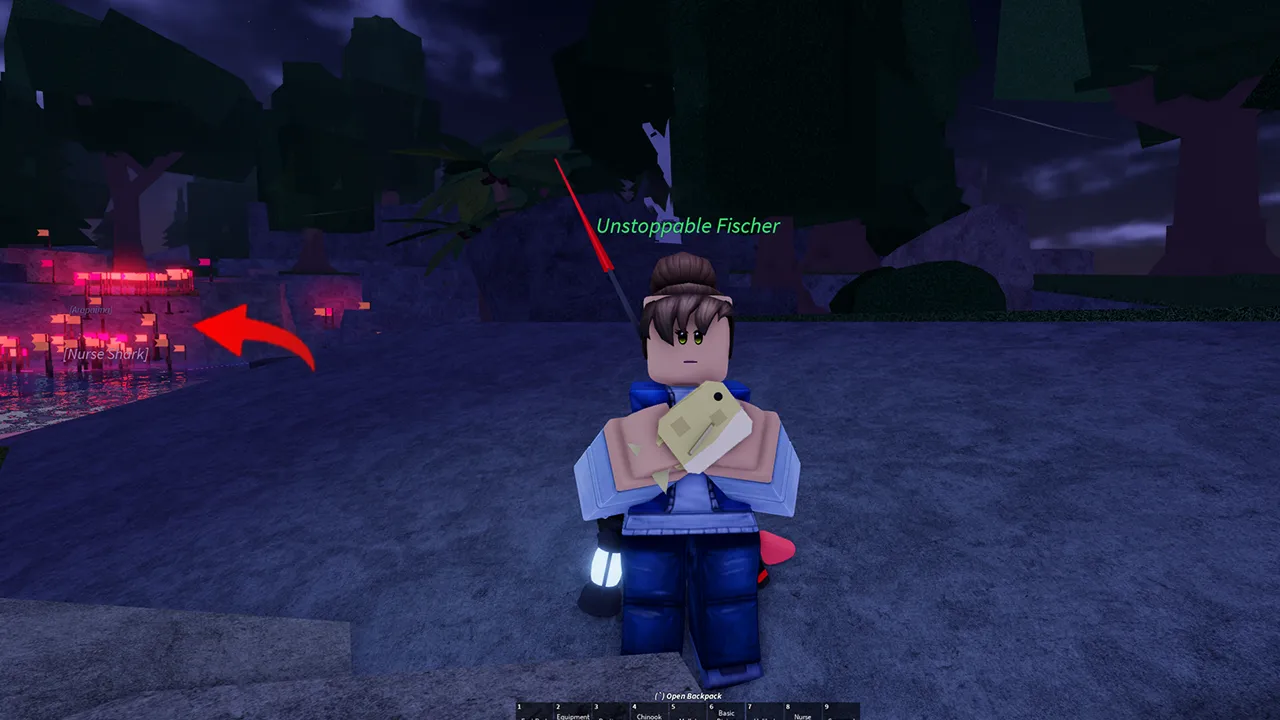1280x720 pixels.
Task: Click the [Arapaima] label above the water
Action: point(90,310)
